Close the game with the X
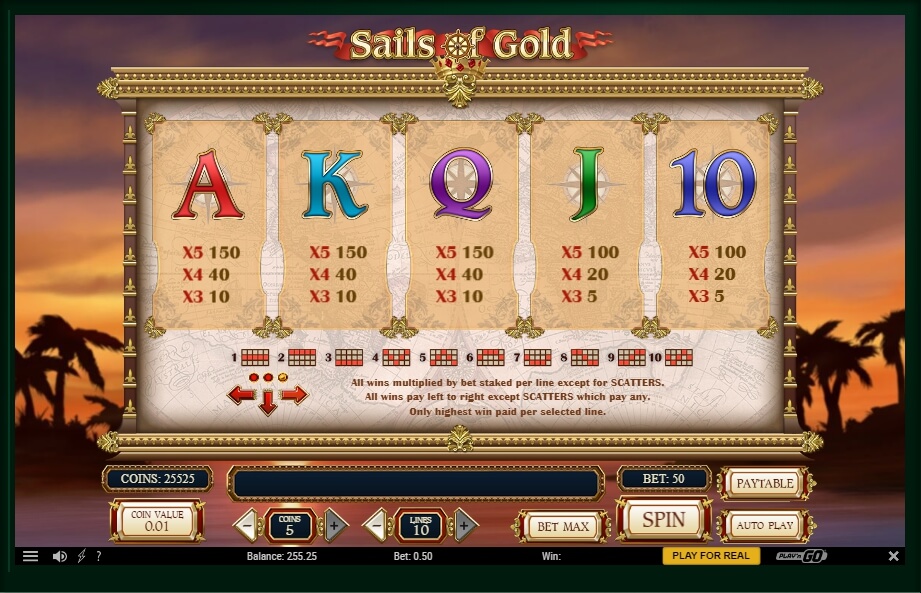Image resolution: width=921 pixels, height=593 pixels. coord(893,556)
